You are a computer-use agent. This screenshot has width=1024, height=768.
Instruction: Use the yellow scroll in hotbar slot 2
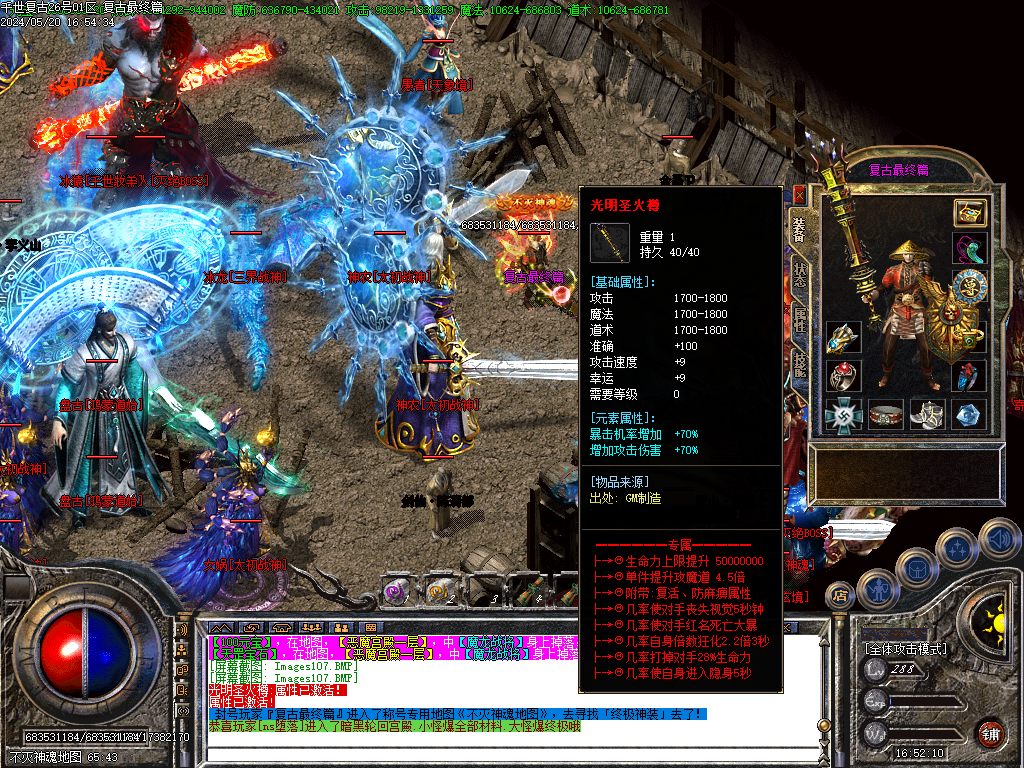coord(440,592)
